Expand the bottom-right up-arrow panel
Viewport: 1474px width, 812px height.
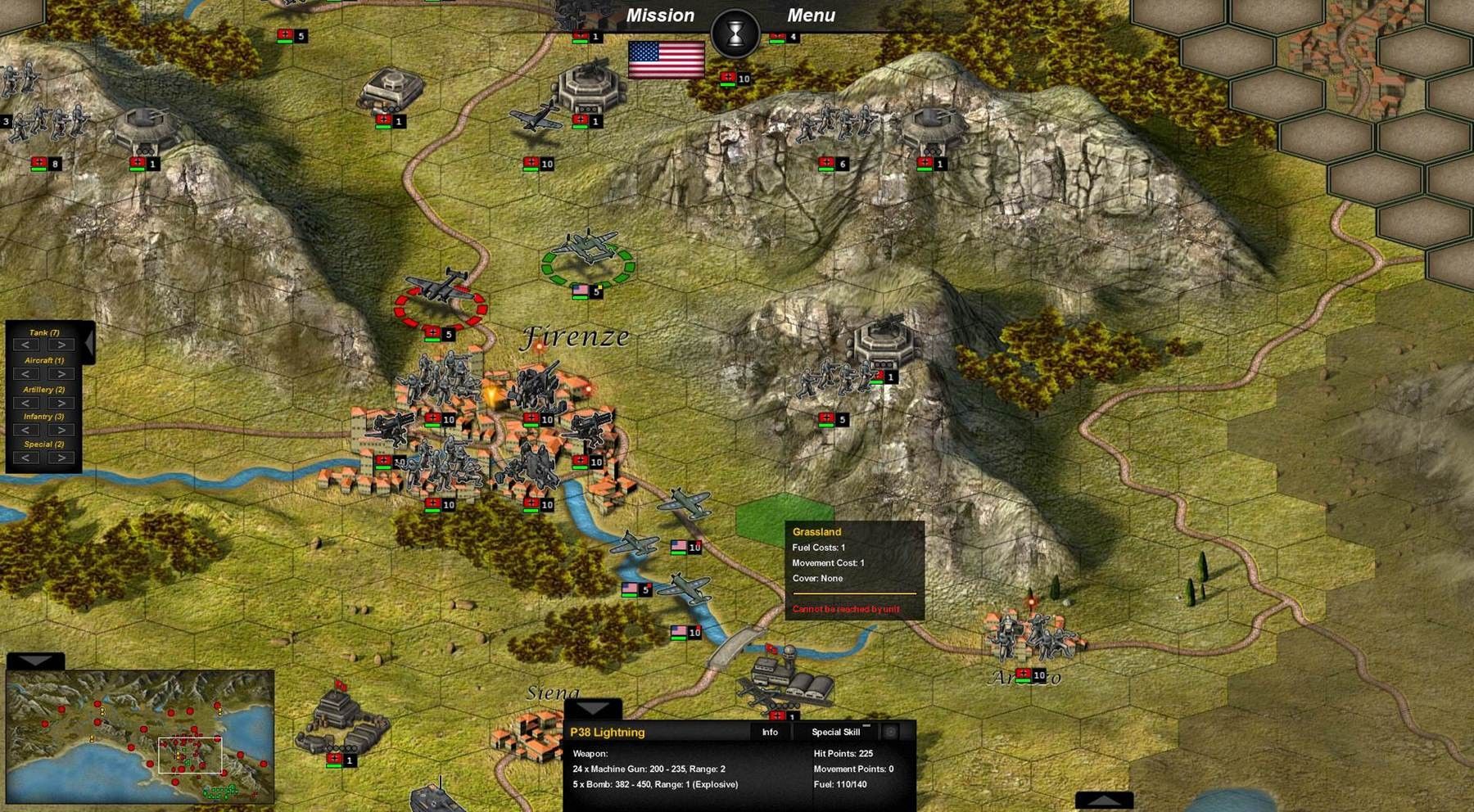click(1104, 800)
